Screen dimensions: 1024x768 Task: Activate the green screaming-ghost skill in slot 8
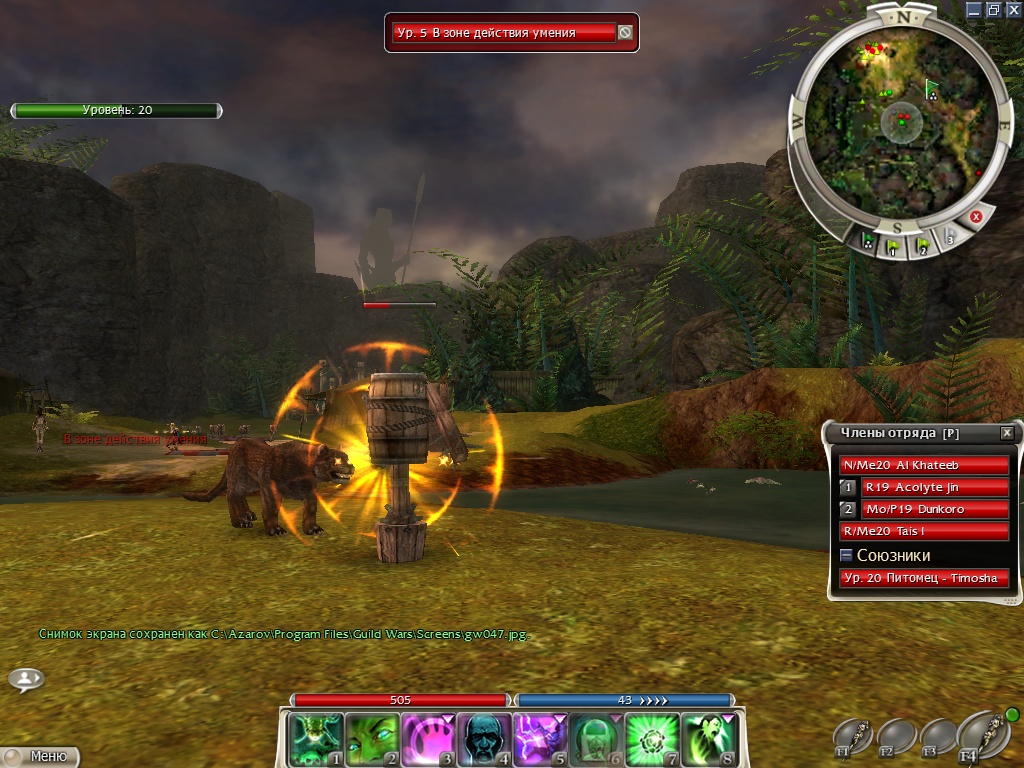tap(708, 739)
